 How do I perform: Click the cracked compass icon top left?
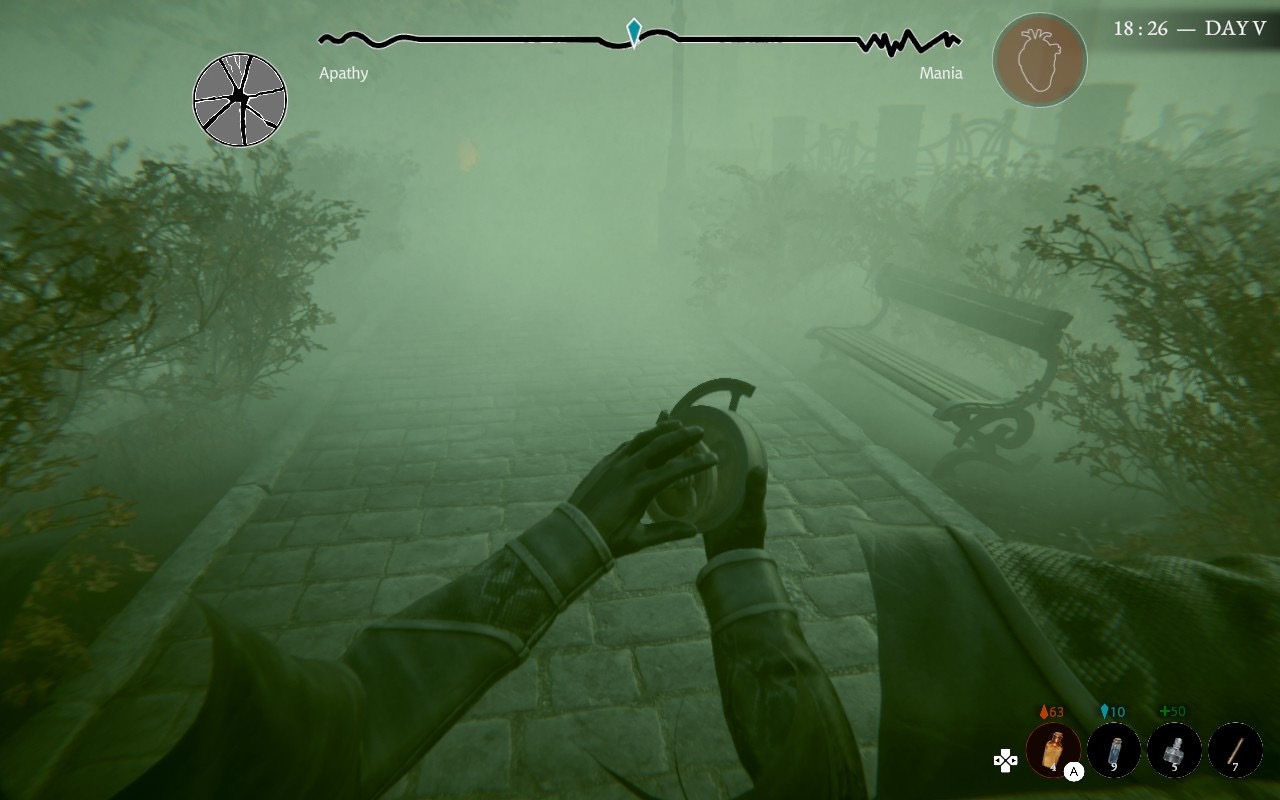(240, 96)
